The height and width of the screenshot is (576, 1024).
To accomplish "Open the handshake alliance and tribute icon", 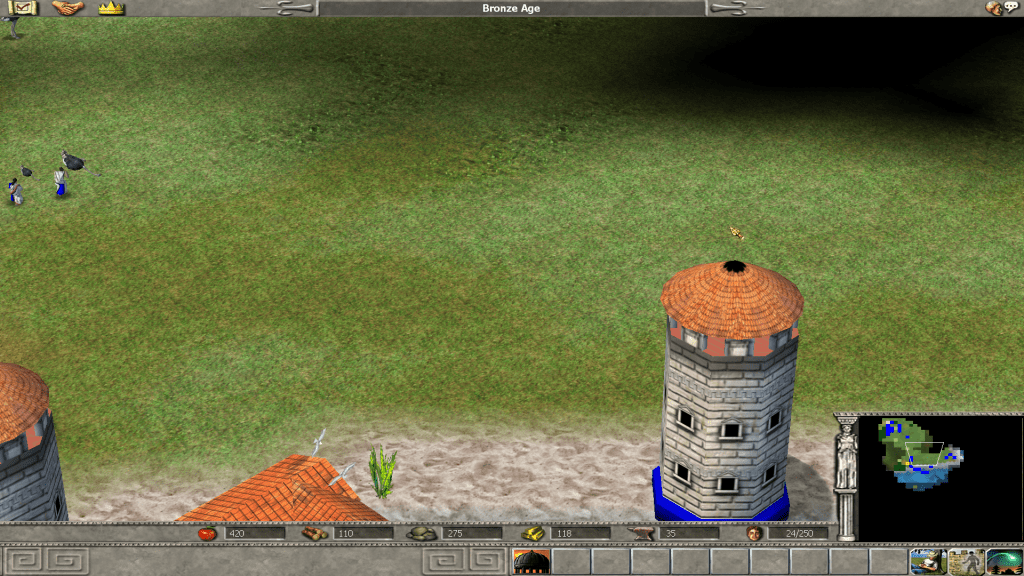I will click(68, 8).
